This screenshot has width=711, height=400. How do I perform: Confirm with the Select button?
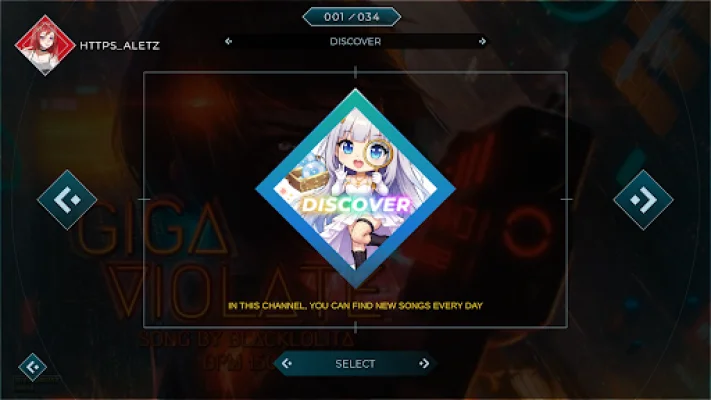pyautogui.click(x=355, y=364)
